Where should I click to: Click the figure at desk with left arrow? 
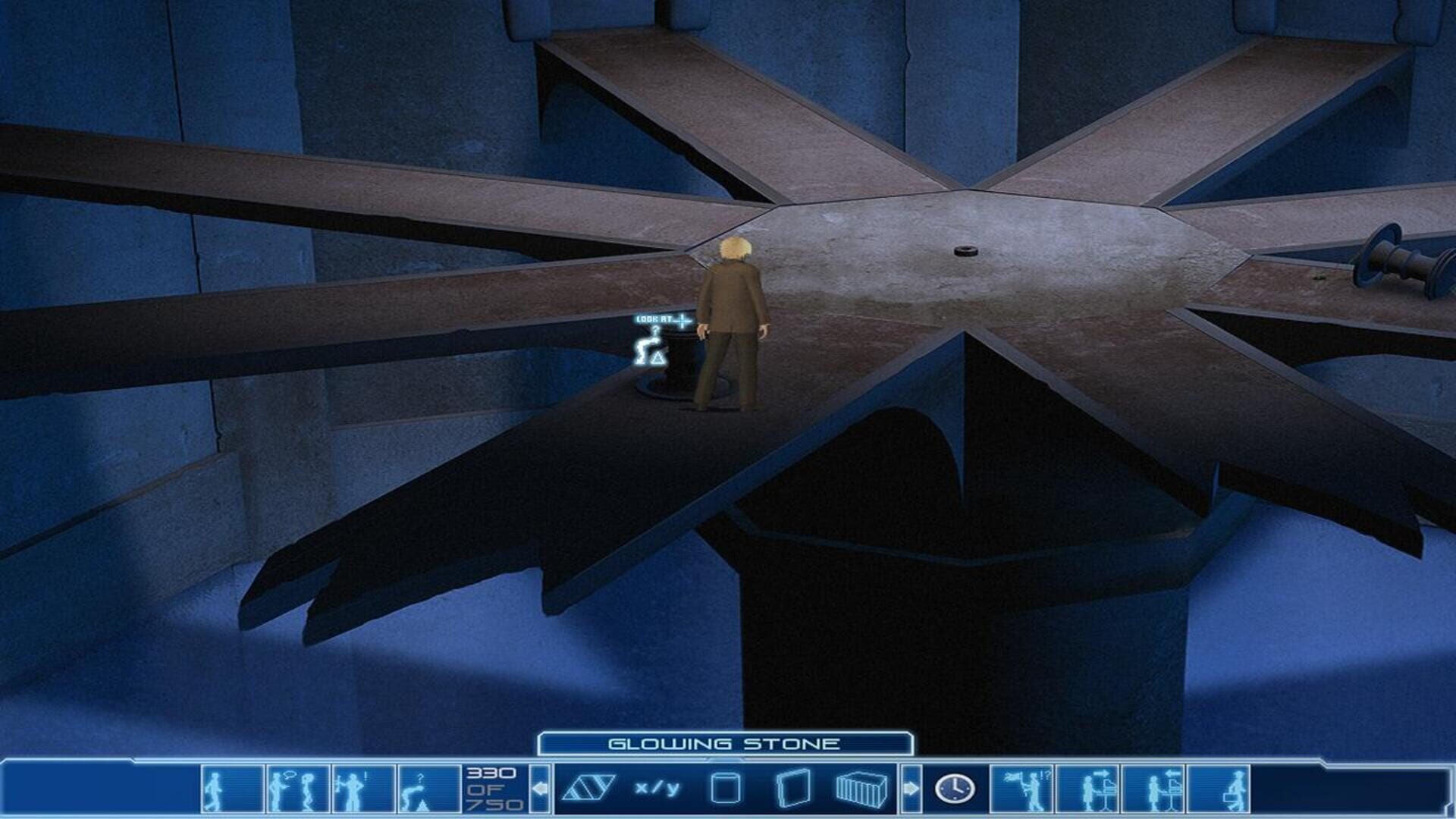(x=1153, y=789)
